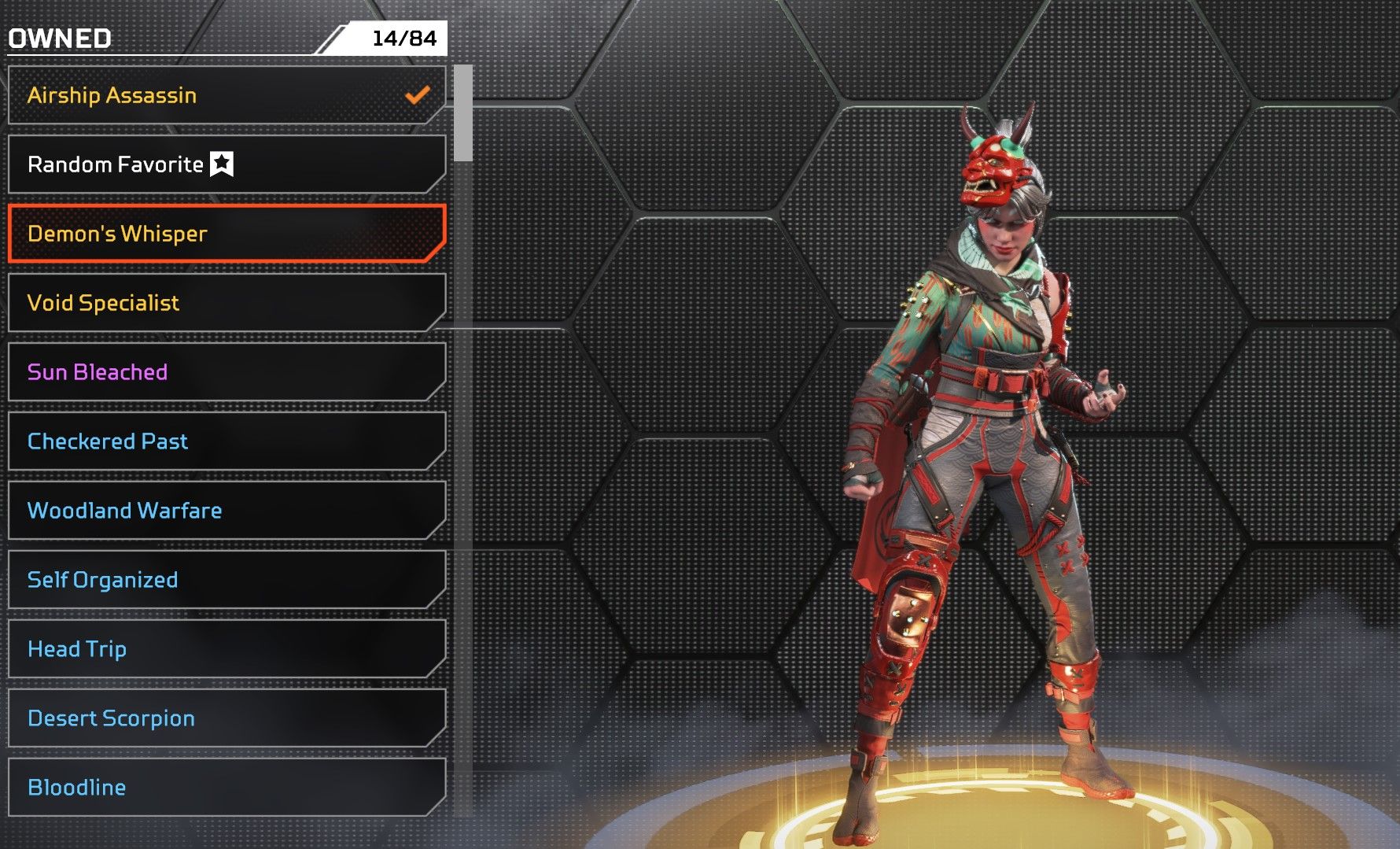Select the Void Specialist skin
1400x849 pixels.
pos(227,303)
